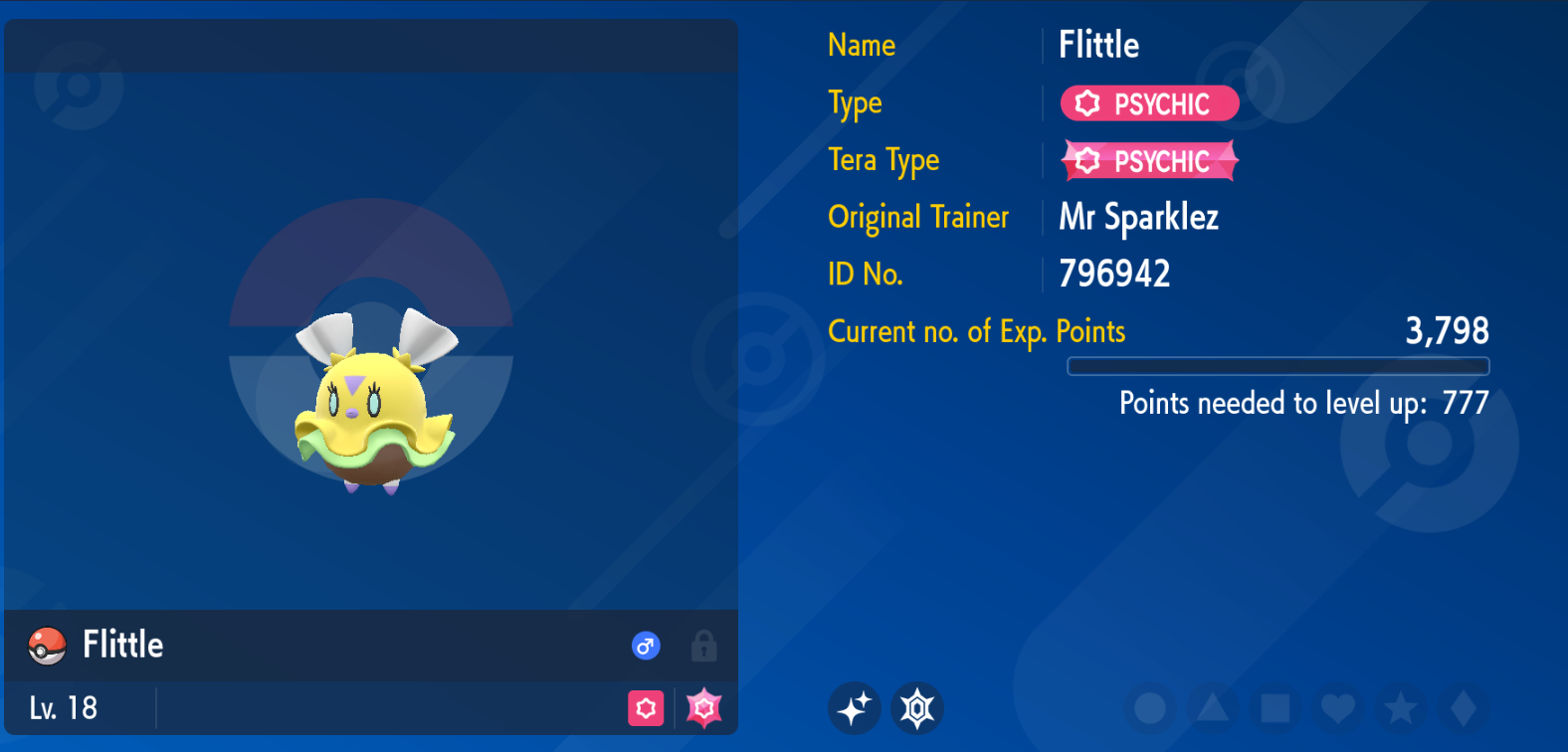The height and width of the screenshot is (752, 1568).
Task: Click the male gender symbol
Action: [646, 645]
